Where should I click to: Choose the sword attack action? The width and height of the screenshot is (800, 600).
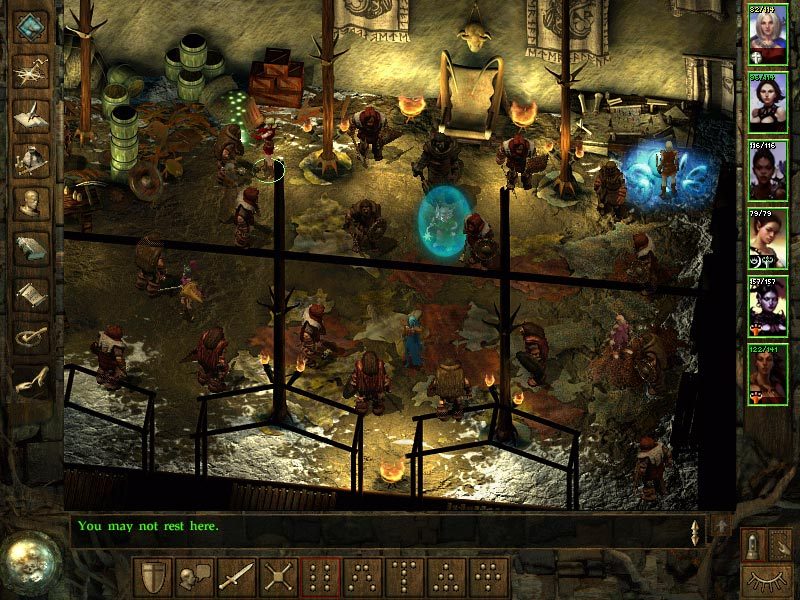click(236, 577)
